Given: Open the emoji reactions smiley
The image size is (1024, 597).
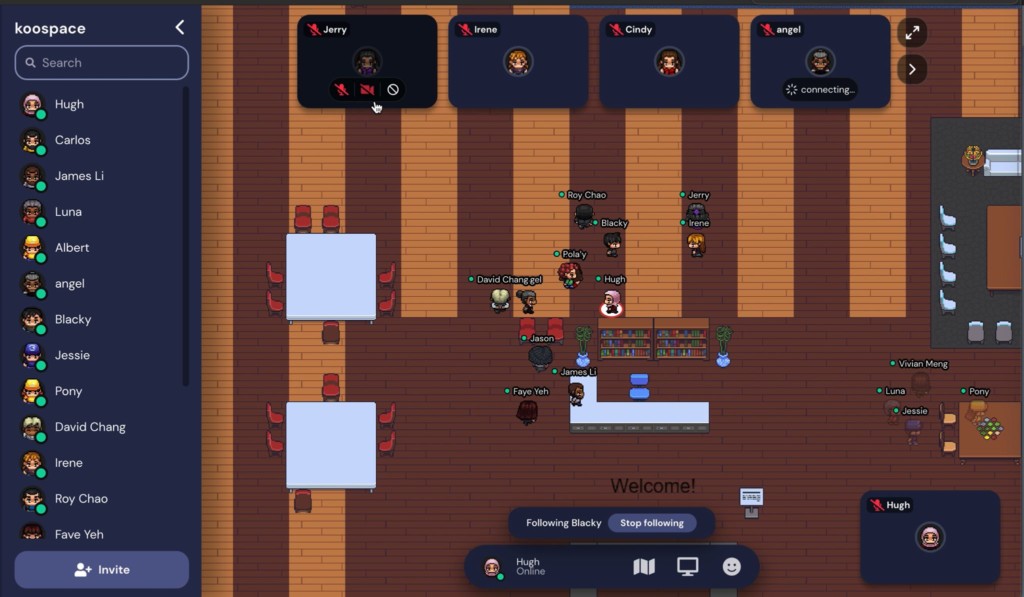Looking at the screenshot, I should (x=732, y=567).
